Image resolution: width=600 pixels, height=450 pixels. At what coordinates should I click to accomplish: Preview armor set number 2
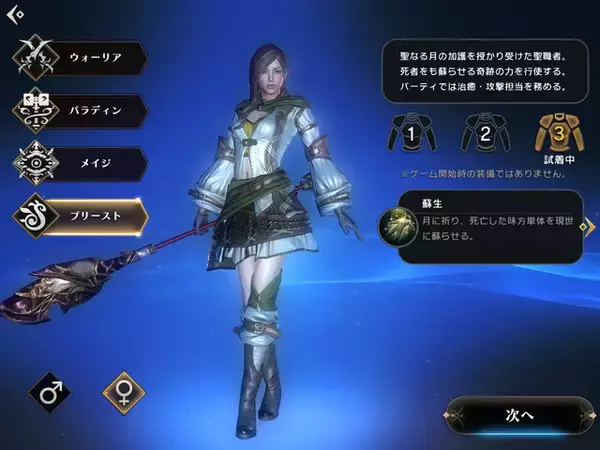point(483,132)
